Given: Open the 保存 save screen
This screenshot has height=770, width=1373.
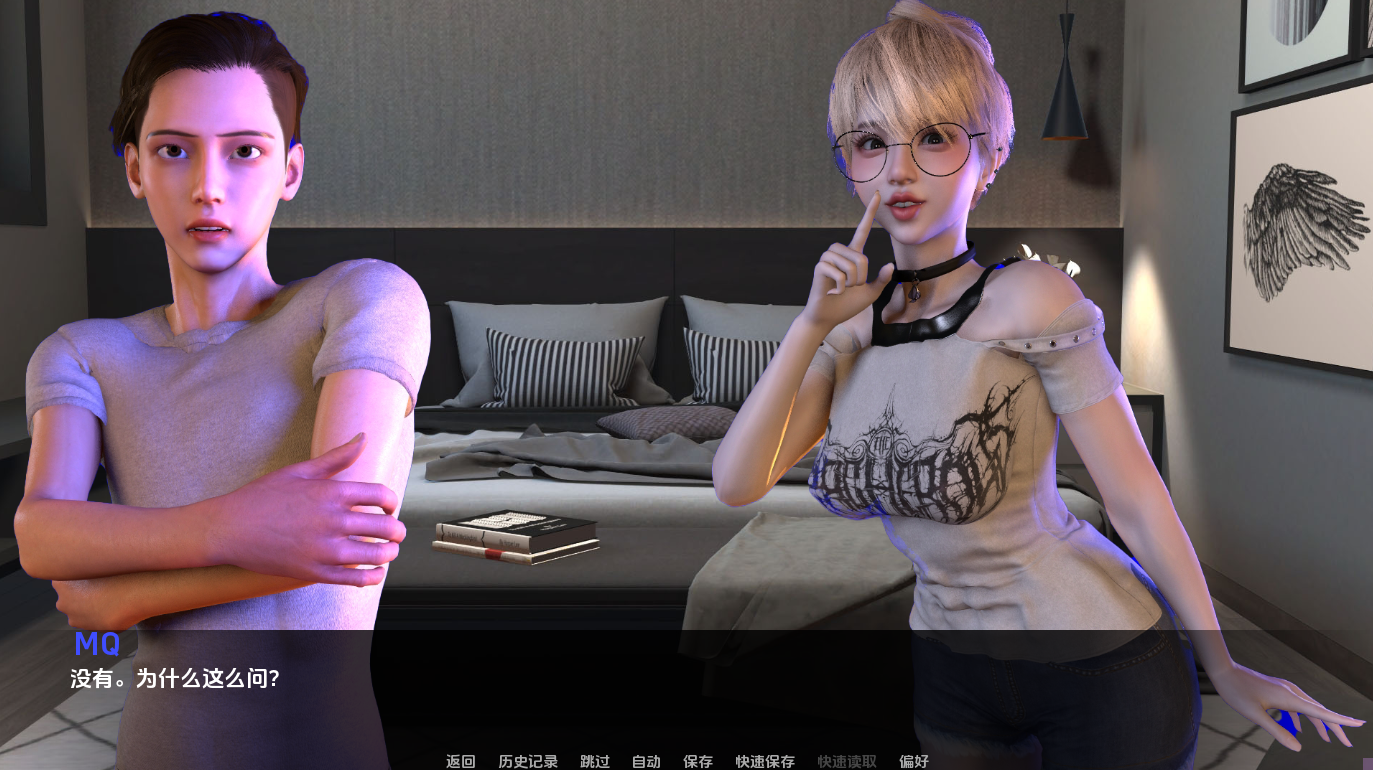Looking at the screenshot, I should click(697, 761).
